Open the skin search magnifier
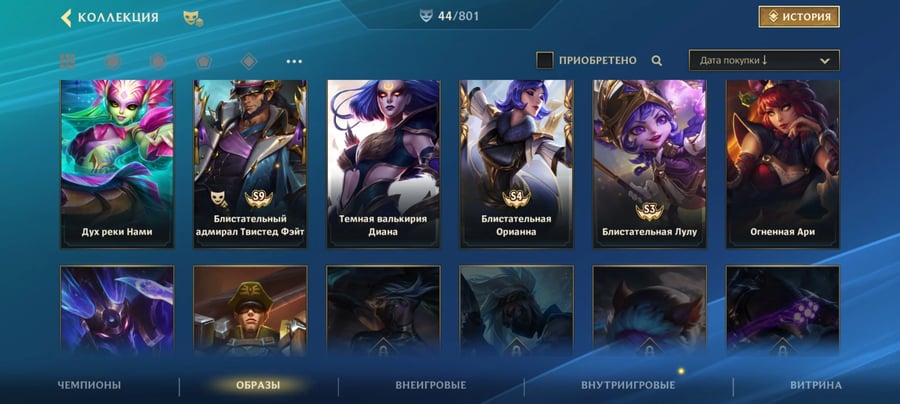This screenshot has width=900, height=404. [657, 60]
